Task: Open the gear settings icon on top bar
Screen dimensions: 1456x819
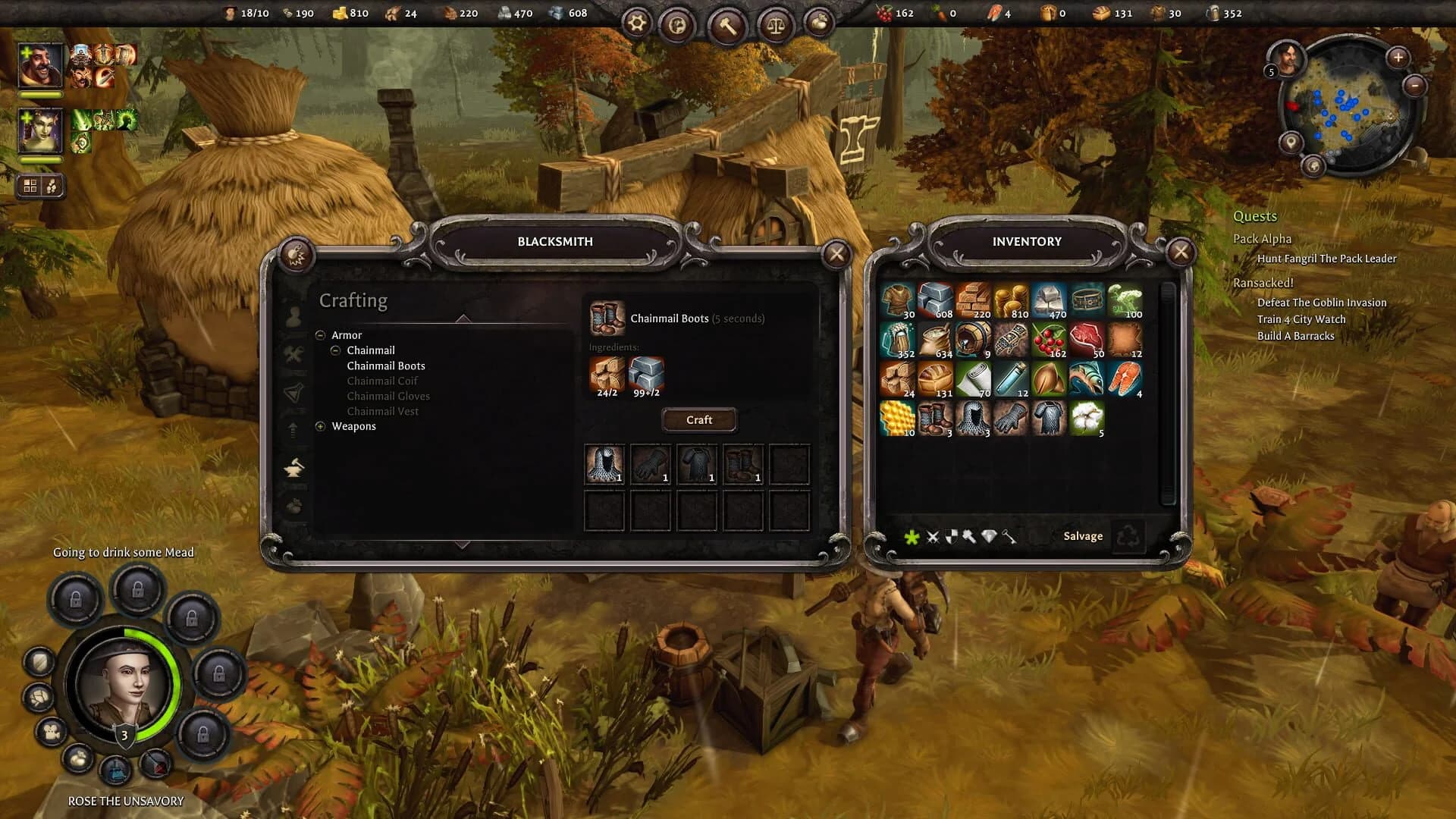Action: point(635,23)
